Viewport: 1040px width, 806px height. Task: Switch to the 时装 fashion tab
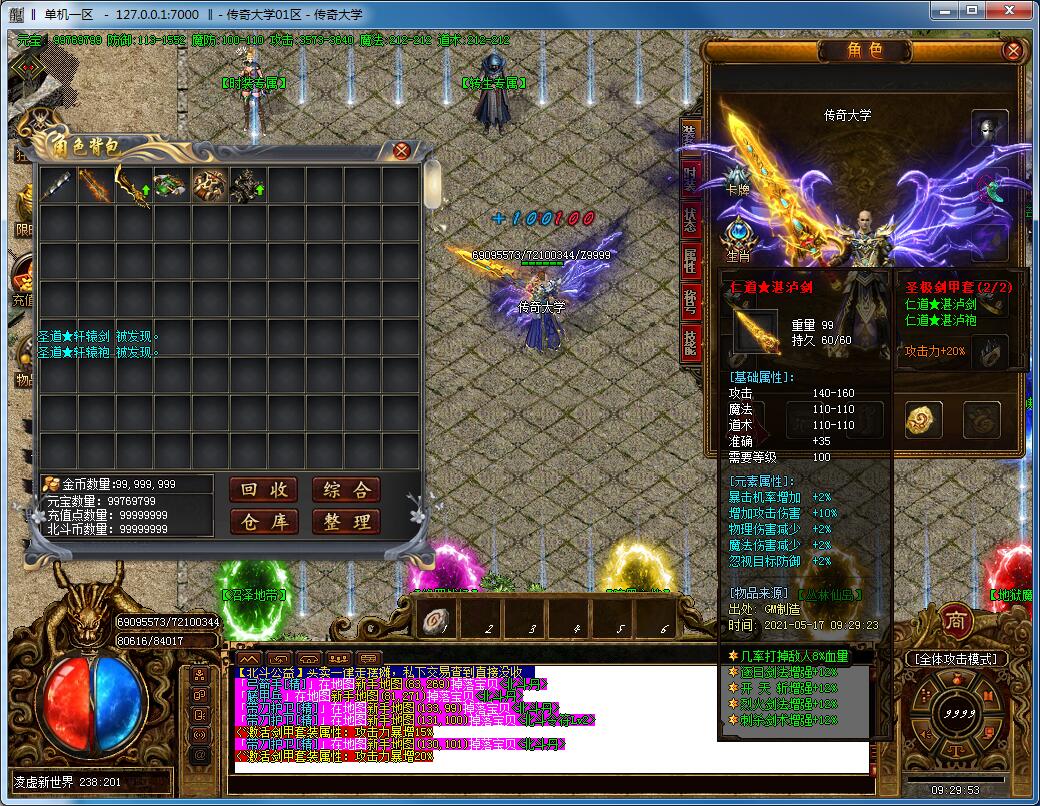[x=690, y=179]
